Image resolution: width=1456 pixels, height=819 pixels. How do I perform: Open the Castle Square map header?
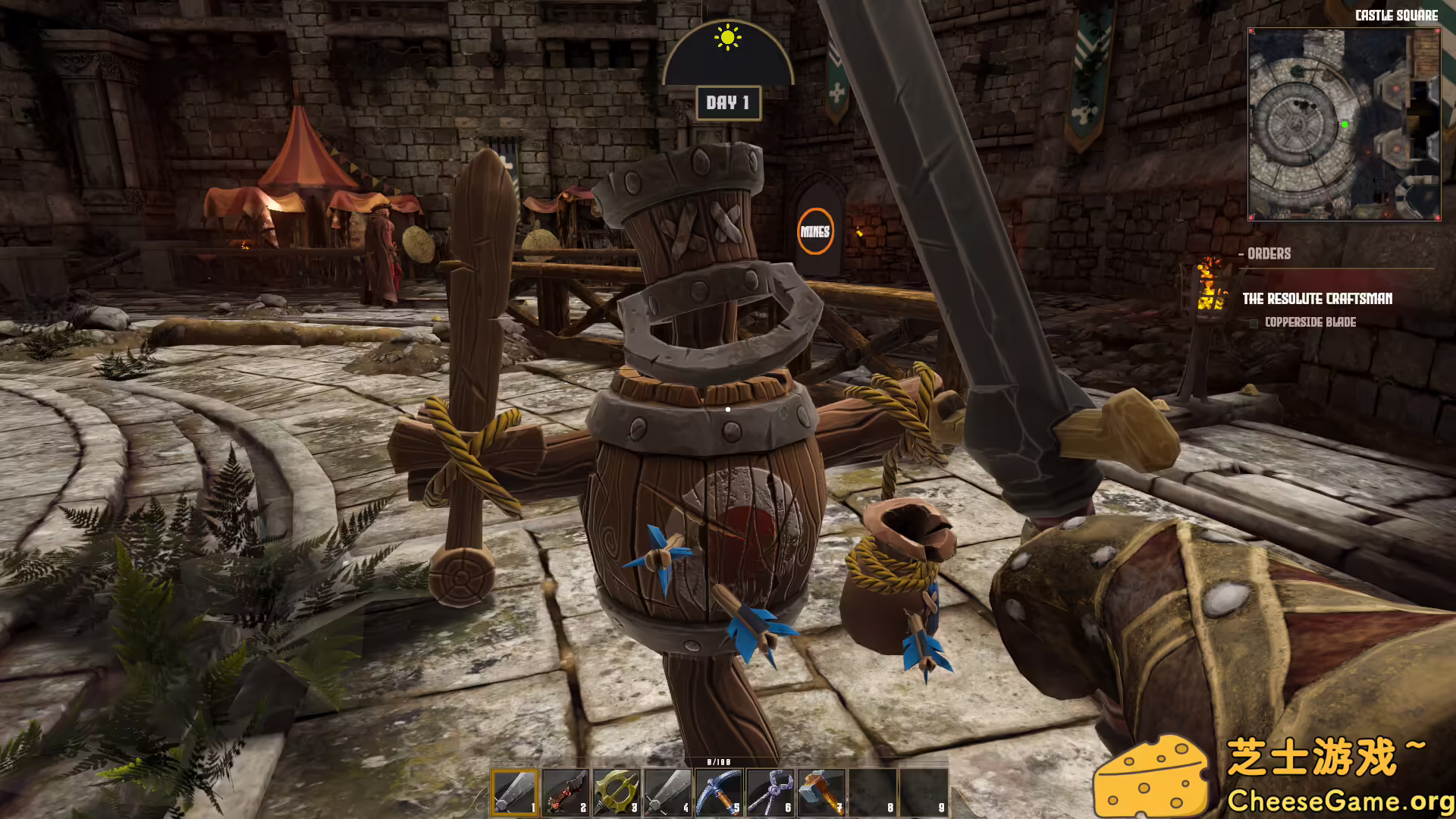(1396, 15)
